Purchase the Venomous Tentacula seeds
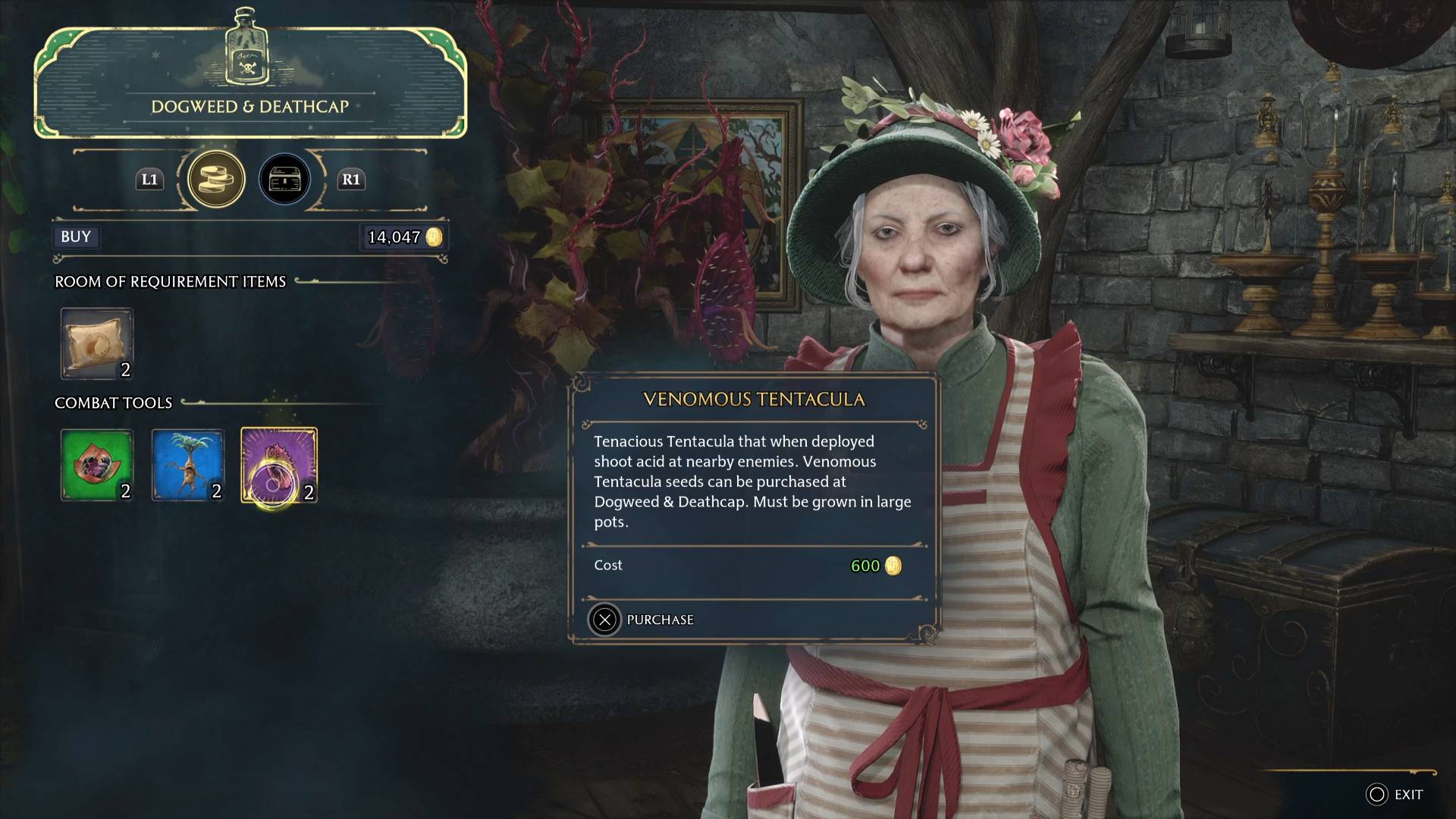Image resolution: width=1456 pixels, height=819 pixels. [658, 620]
